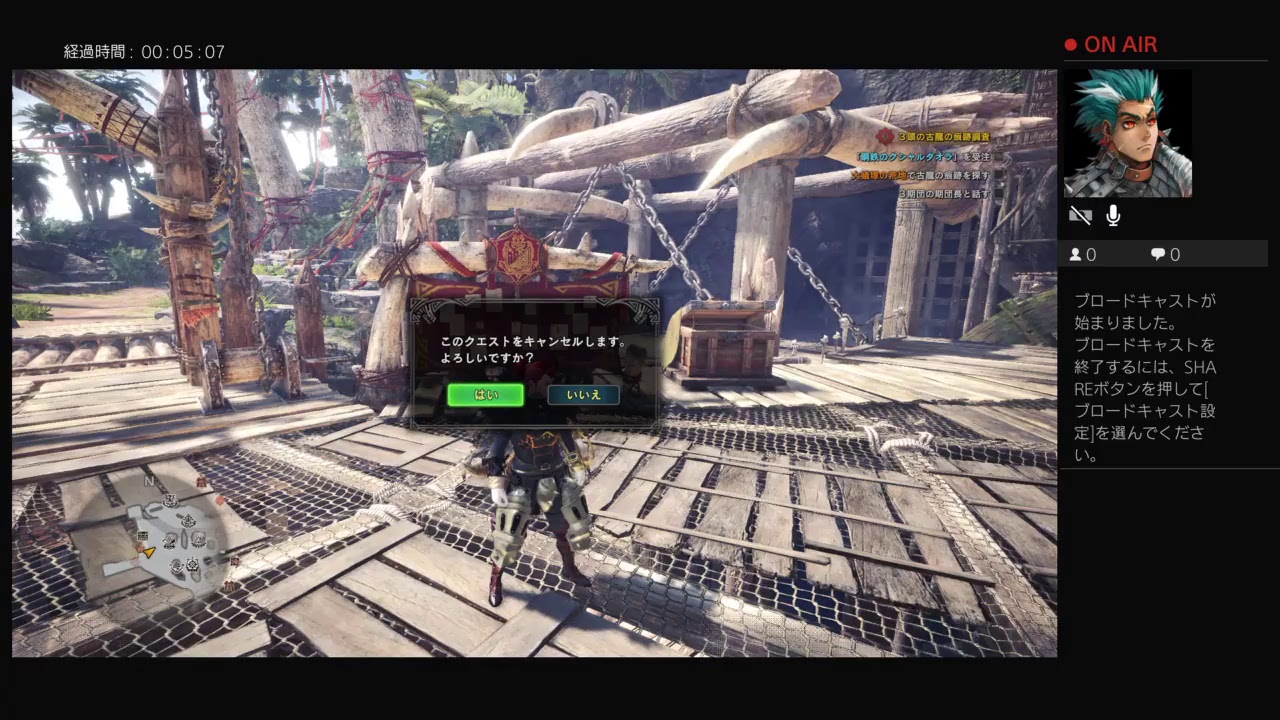Show the viewer count icon
1280x720 pixels.
pyautogui.click(x=1076, y=255)
